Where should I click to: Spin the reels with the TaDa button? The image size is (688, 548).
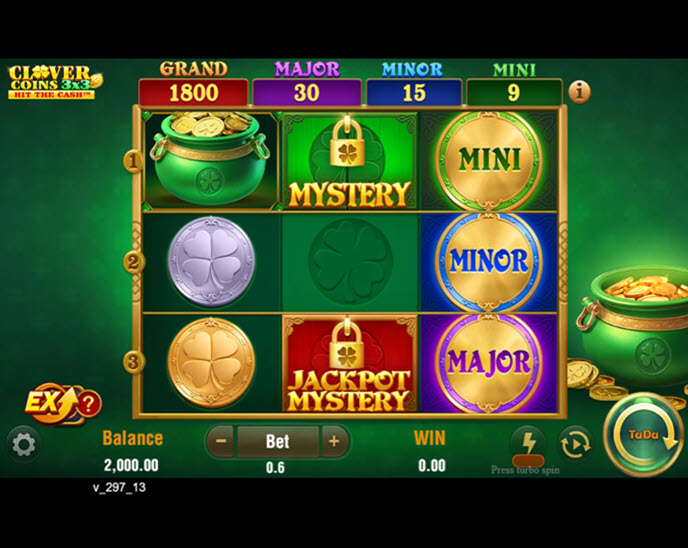[x=643, y=436]
